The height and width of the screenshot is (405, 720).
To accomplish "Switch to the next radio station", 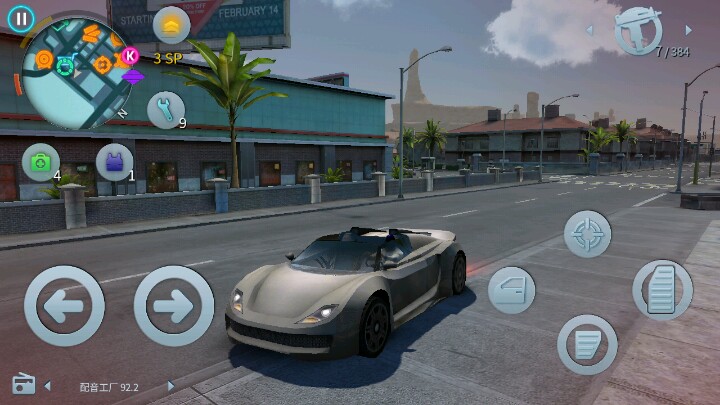I will (x=170, y=386).
